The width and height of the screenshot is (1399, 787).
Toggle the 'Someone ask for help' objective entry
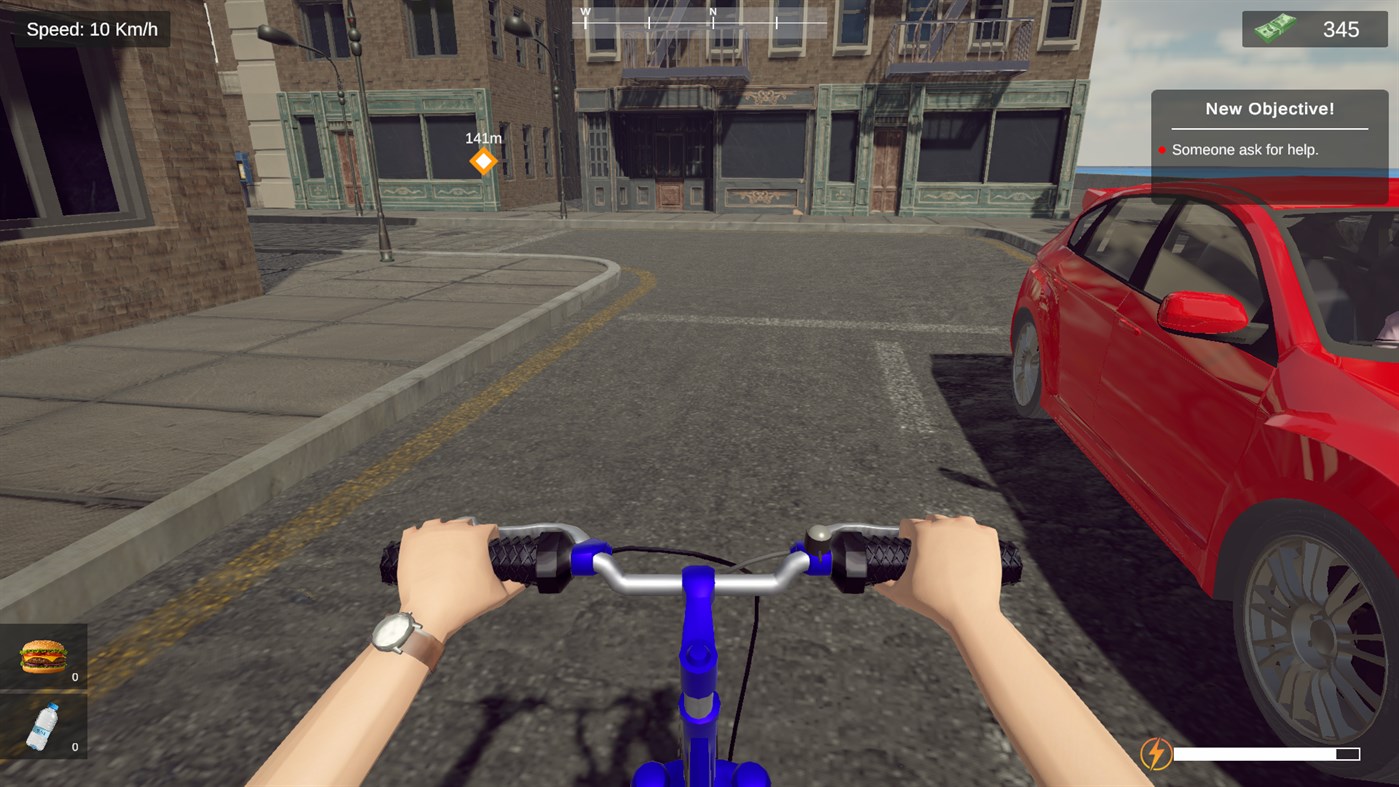(x=1244, y=149)
